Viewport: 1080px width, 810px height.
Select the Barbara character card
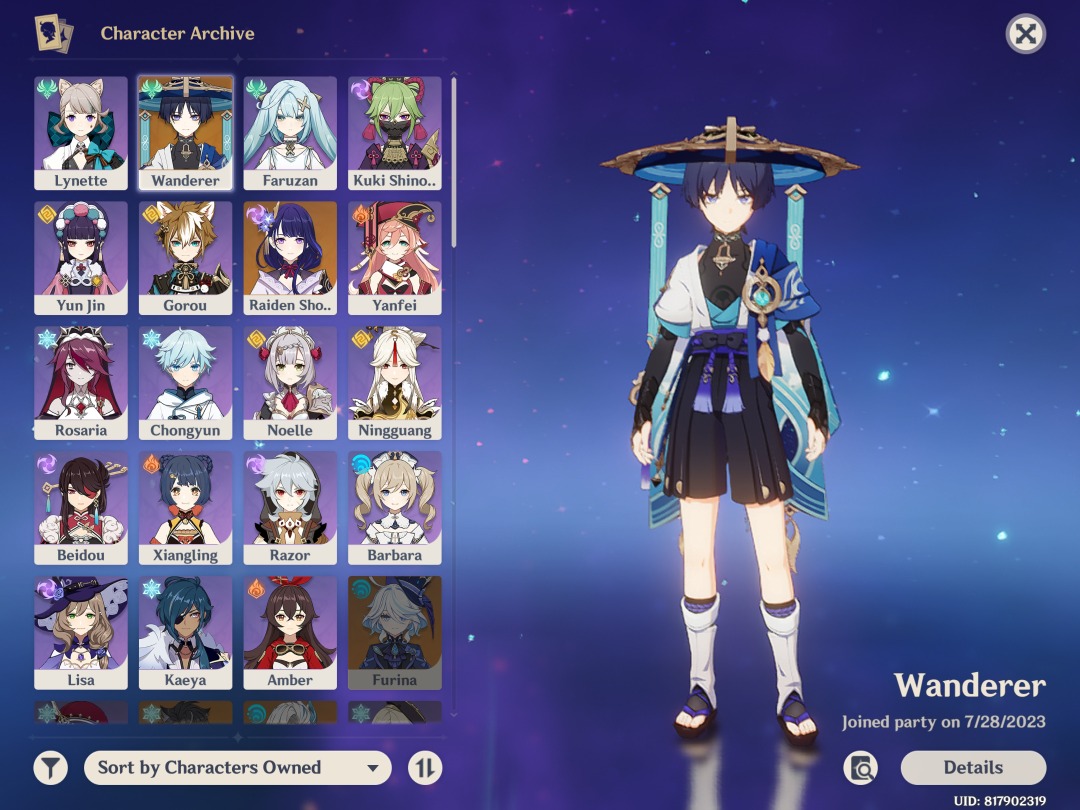(395, 508)
